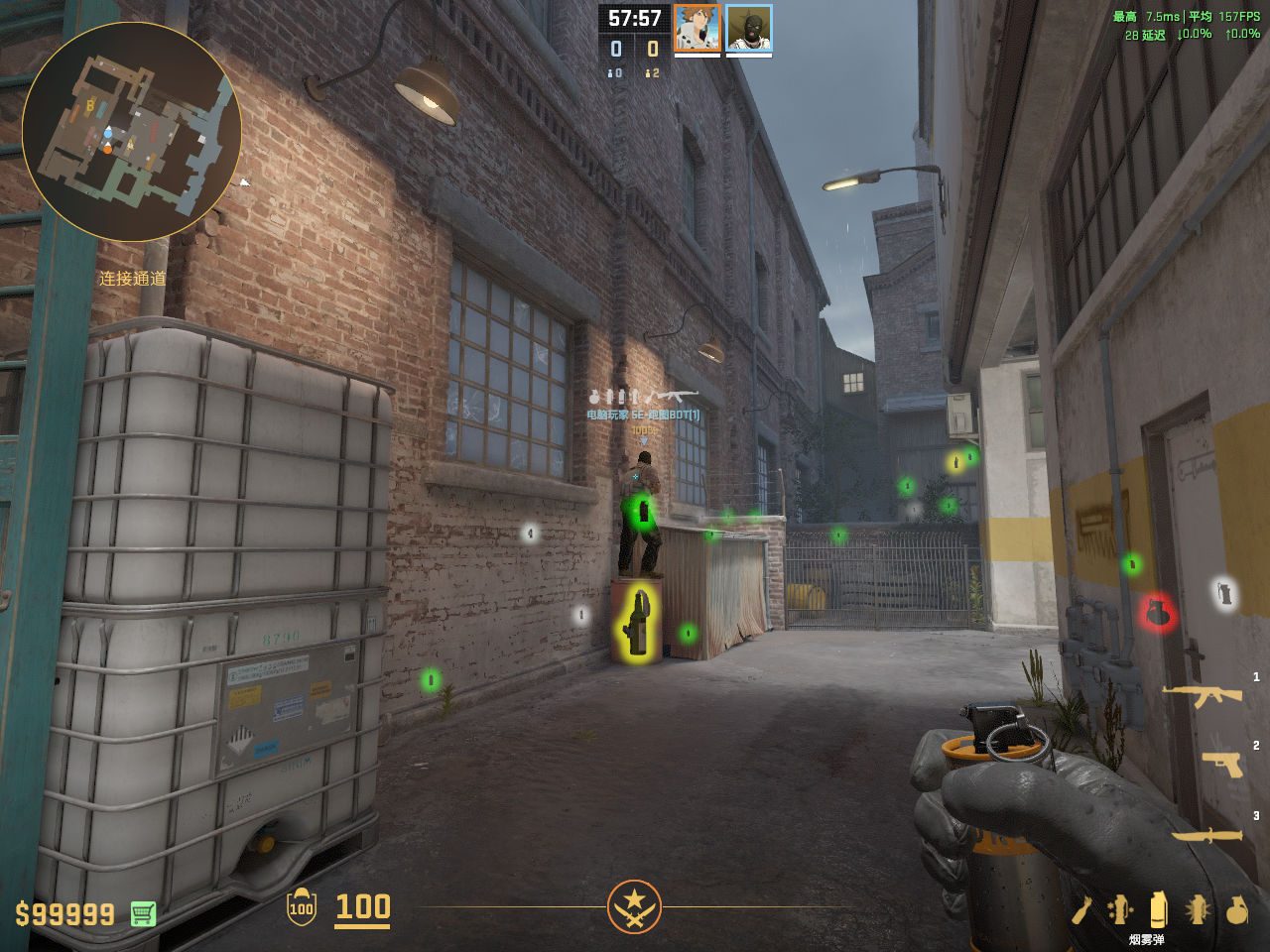Open the buy menu shopping cart icon
This screenshot has height=952, width=1270.
point(143,913)
